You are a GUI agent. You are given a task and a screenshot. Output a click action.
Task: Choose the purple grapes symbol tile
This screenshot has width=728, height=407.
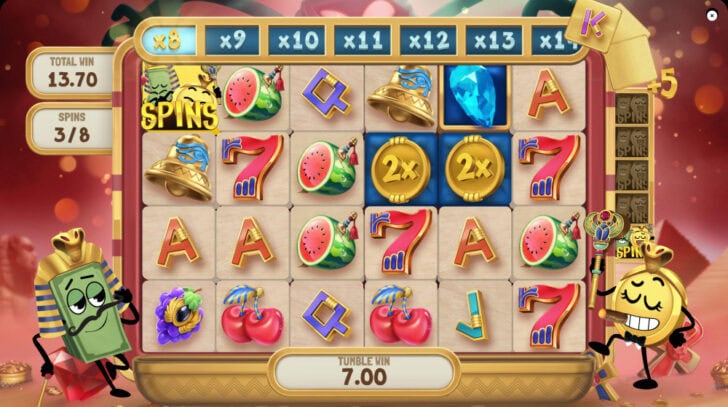click(x=180, y=314)
